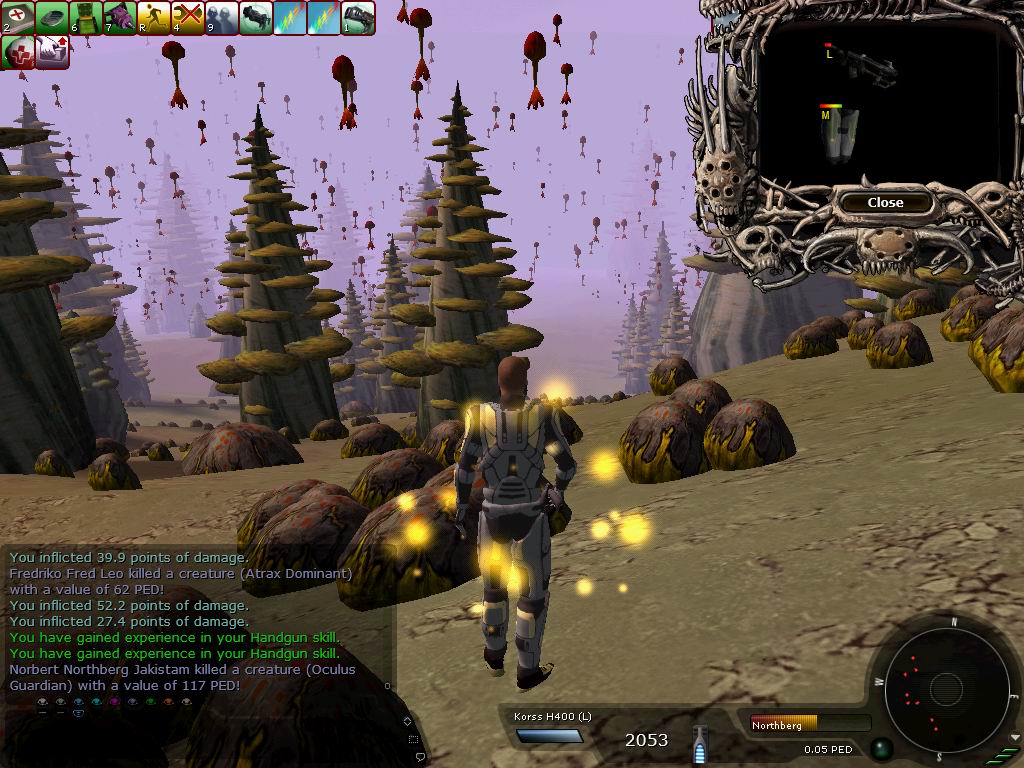Open the two silhouettes hotbar icon
Image resolution: width=1024 pixels, height=768 pixels.
coord(222,17)
